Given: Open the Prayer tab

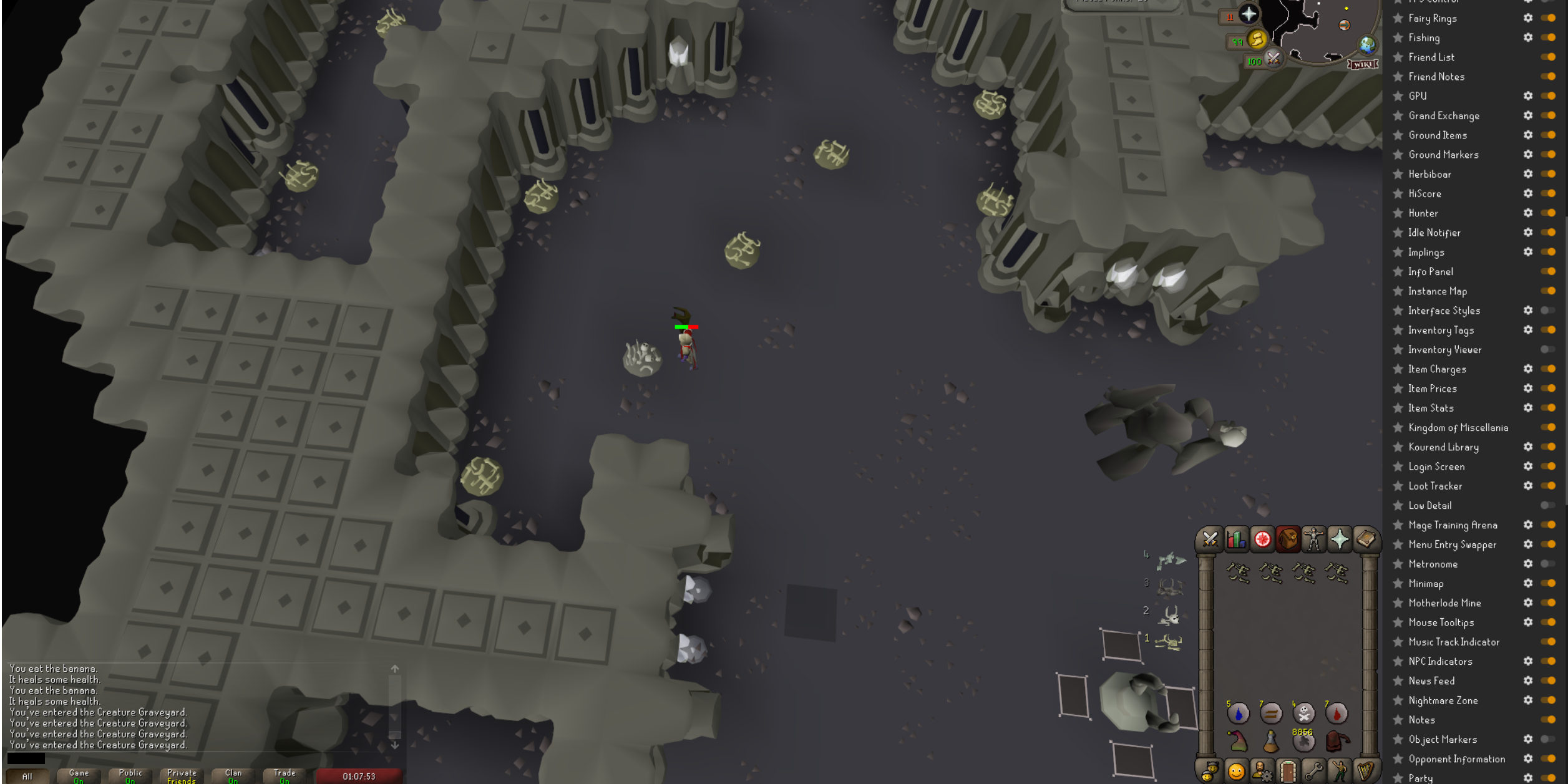Looking at the screenshot, I should 1340,540.
